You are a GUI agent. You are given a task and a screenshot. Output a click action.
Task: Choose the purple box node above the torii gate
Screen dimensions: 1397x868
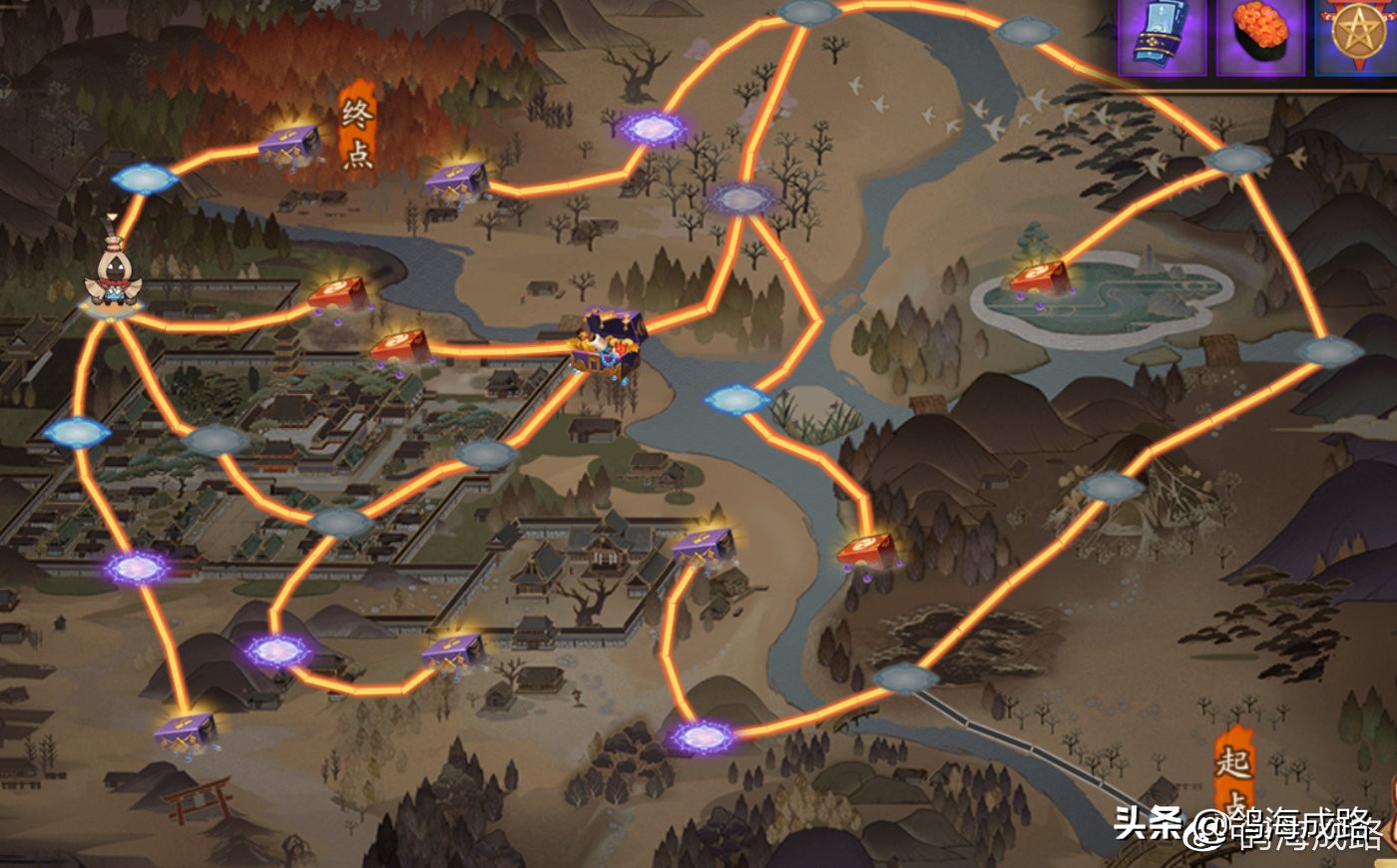pyautogui.click(x=187, y=732)
